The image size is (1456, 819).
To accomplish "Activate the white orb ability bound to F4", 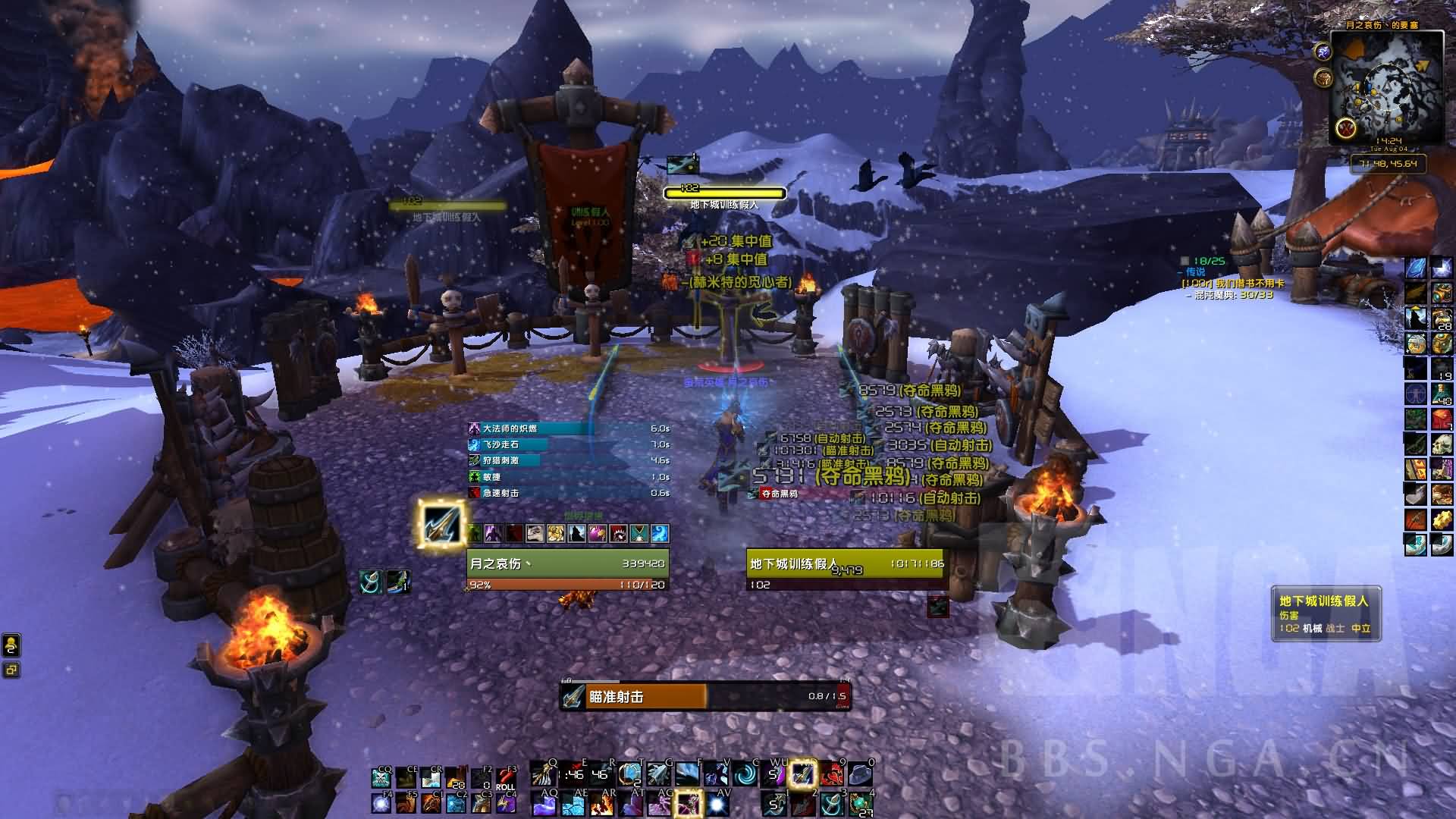I will tap(381, 803).
